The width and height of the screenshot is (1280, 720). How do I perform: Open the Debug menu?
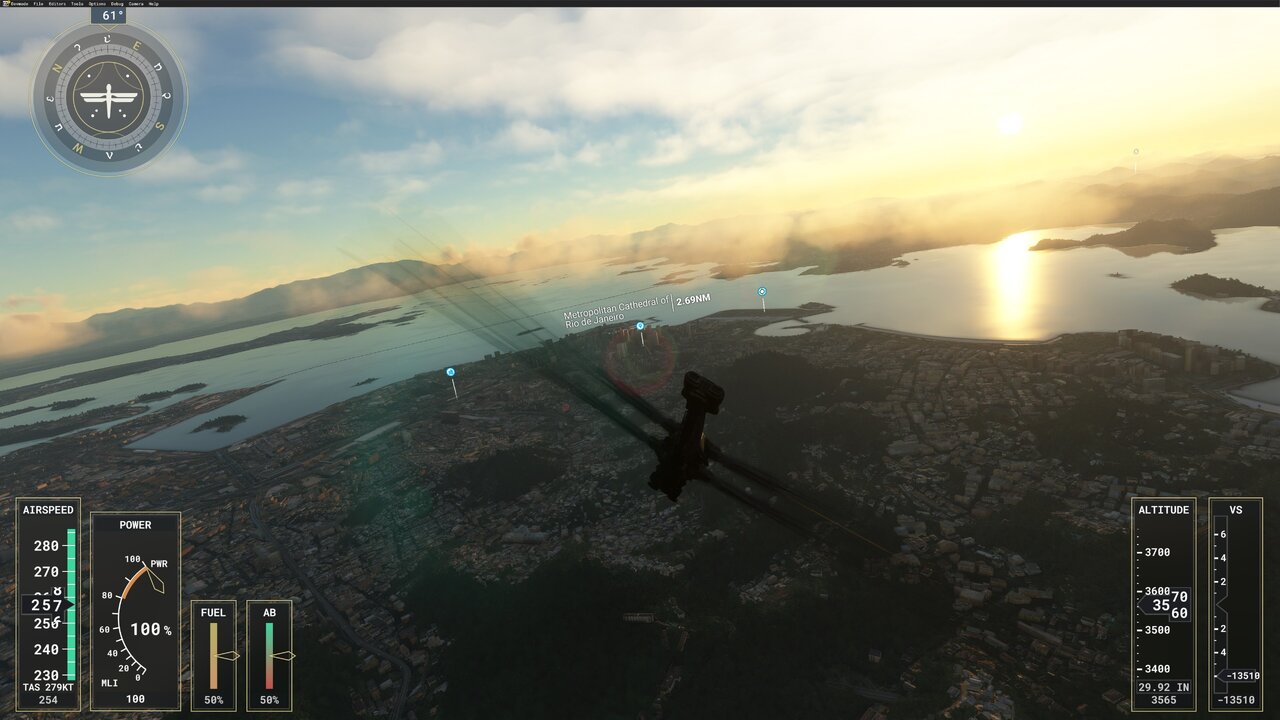(117, 4)
